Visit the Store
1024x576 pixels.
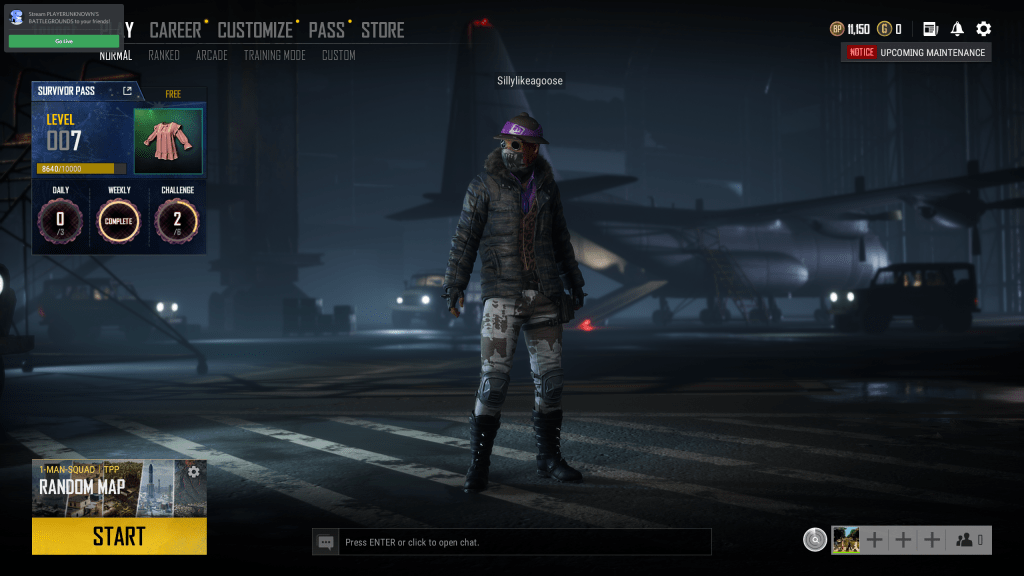pyautogui.click(x=383, y=30)
